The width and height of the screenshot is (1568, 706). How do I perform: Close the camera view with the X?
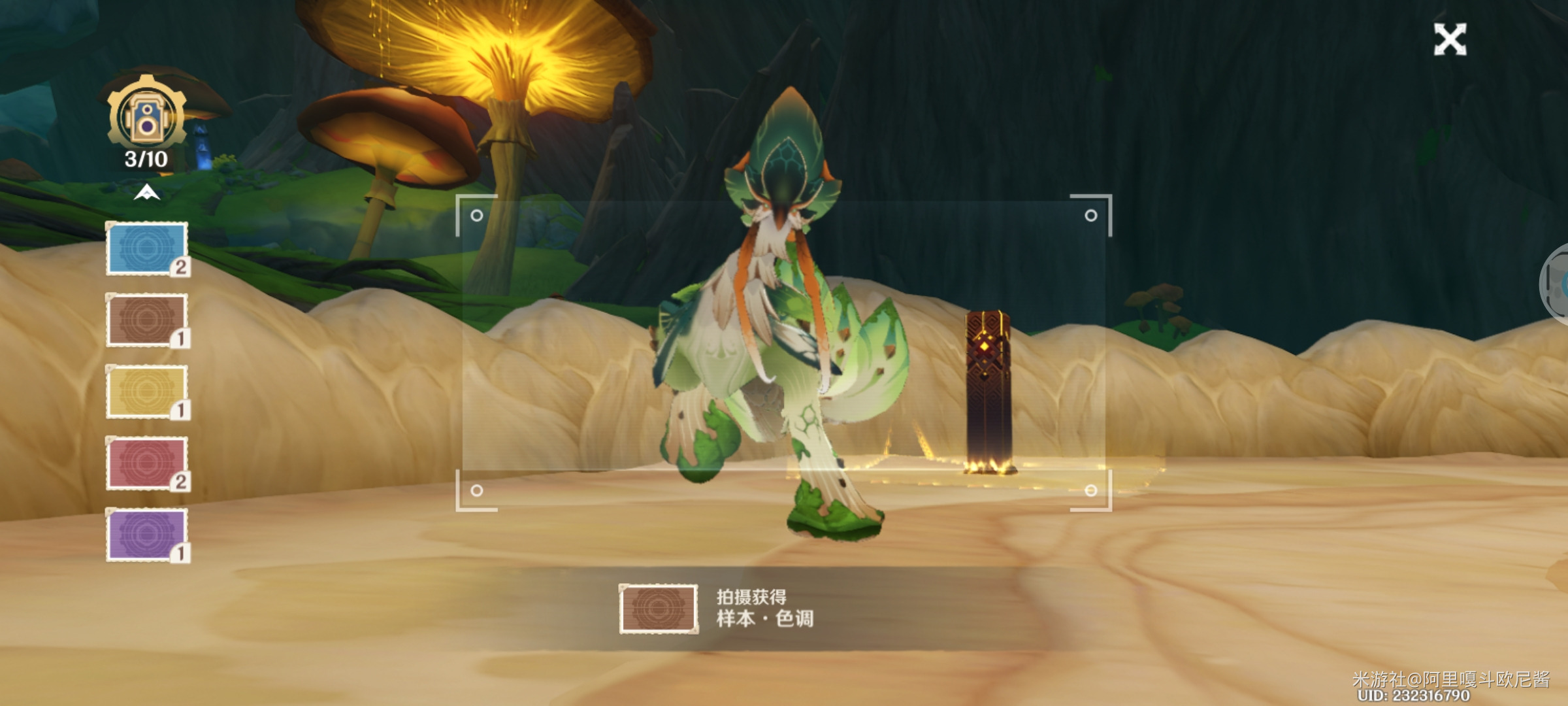click(1450, 39)
